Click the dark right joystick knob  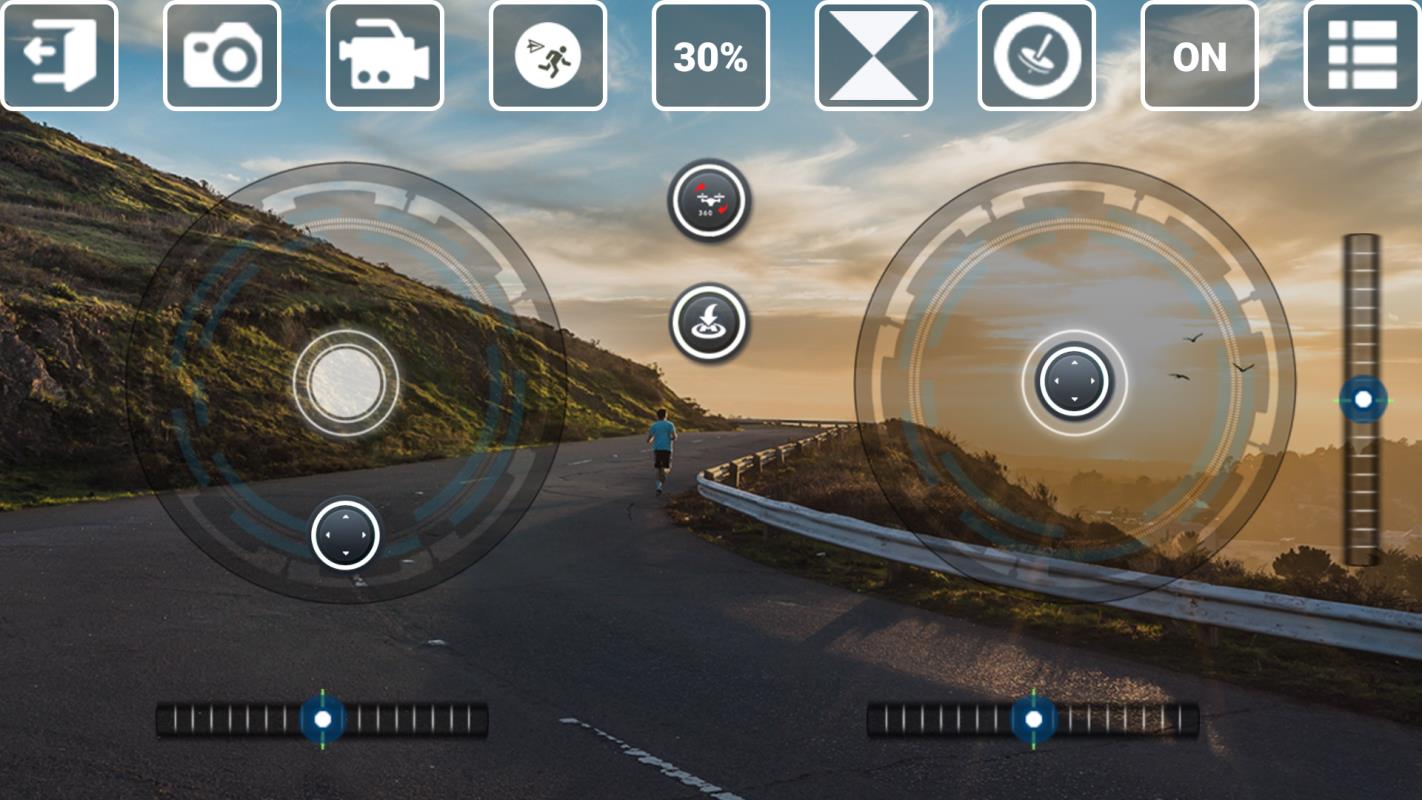(1074, 382)
